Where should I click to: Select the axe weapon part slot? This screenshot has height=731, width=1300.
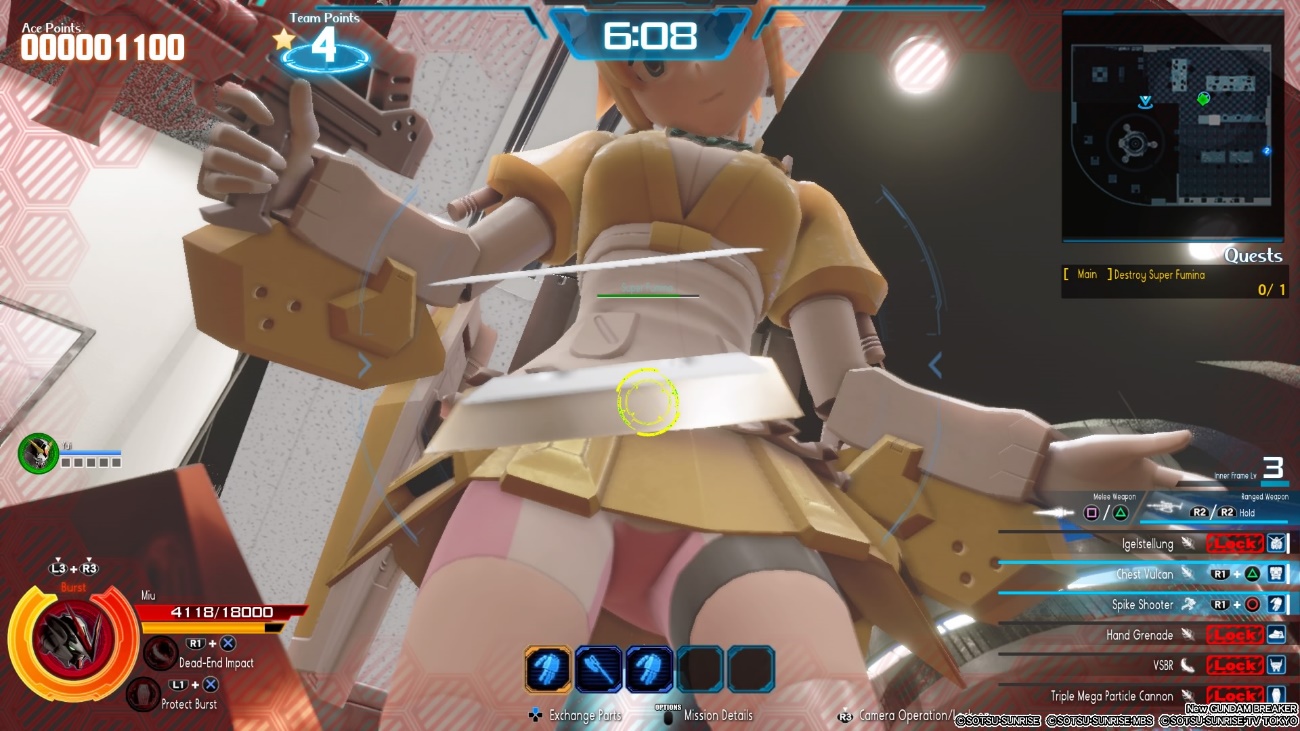(x=598, y=669)
